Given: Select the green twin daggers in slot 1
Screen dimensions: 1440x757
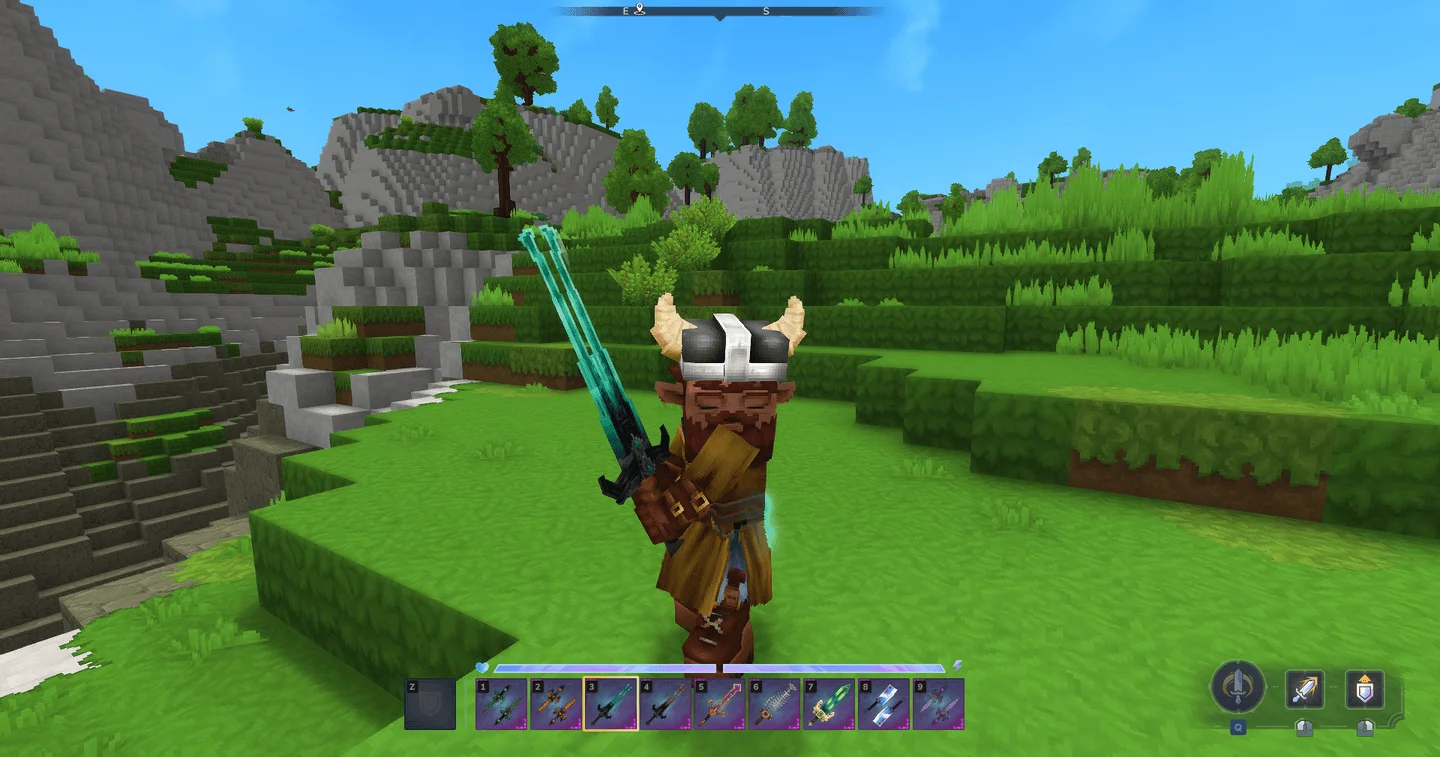Looking at the screenshot, I should pyautogui.click(x=502, y=704).
